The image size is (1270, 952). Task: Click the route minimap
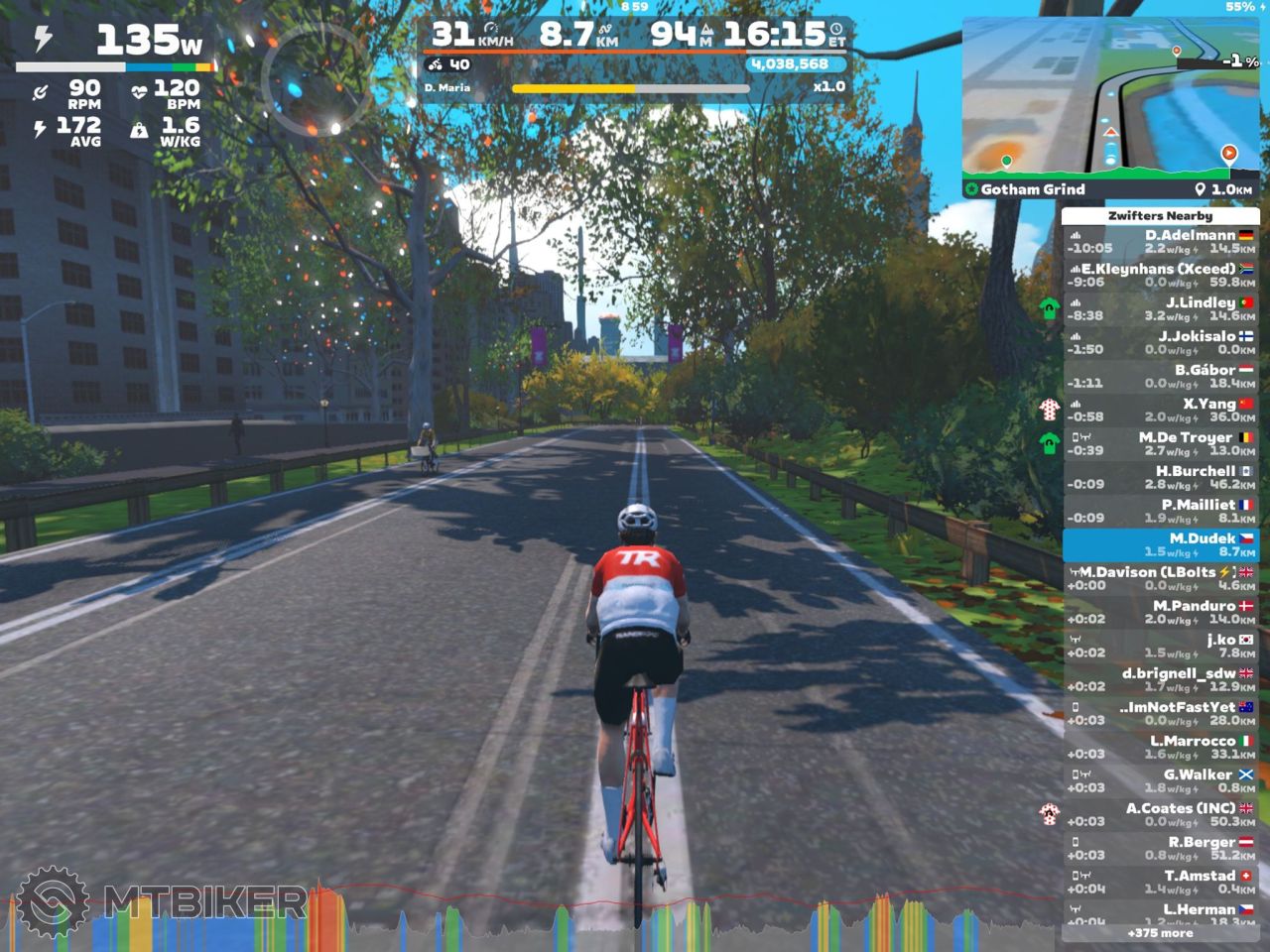tap(1111, 97)
